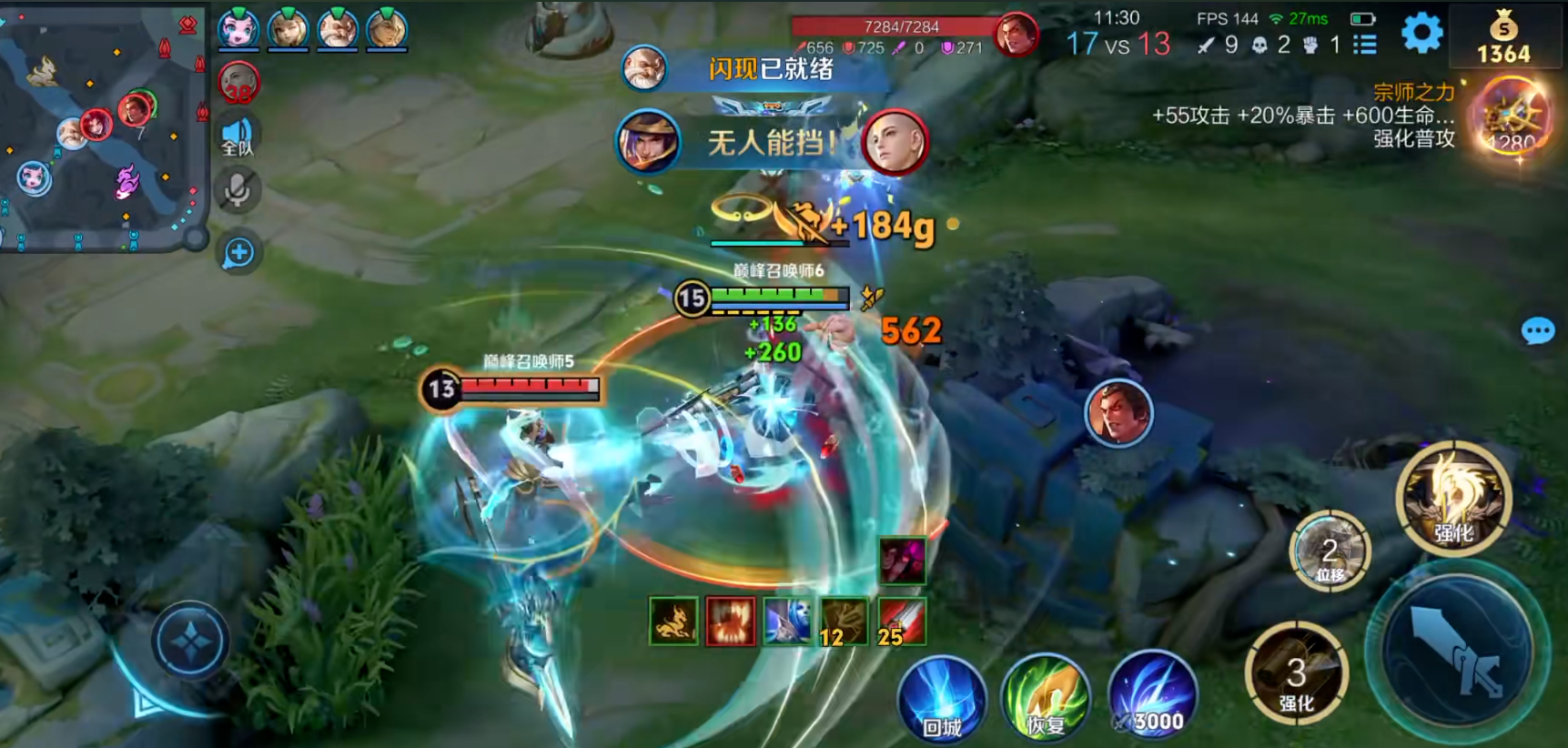Open the gold shop showing 1364
Screen dimensions: 1568x748
coord(1503,38)
